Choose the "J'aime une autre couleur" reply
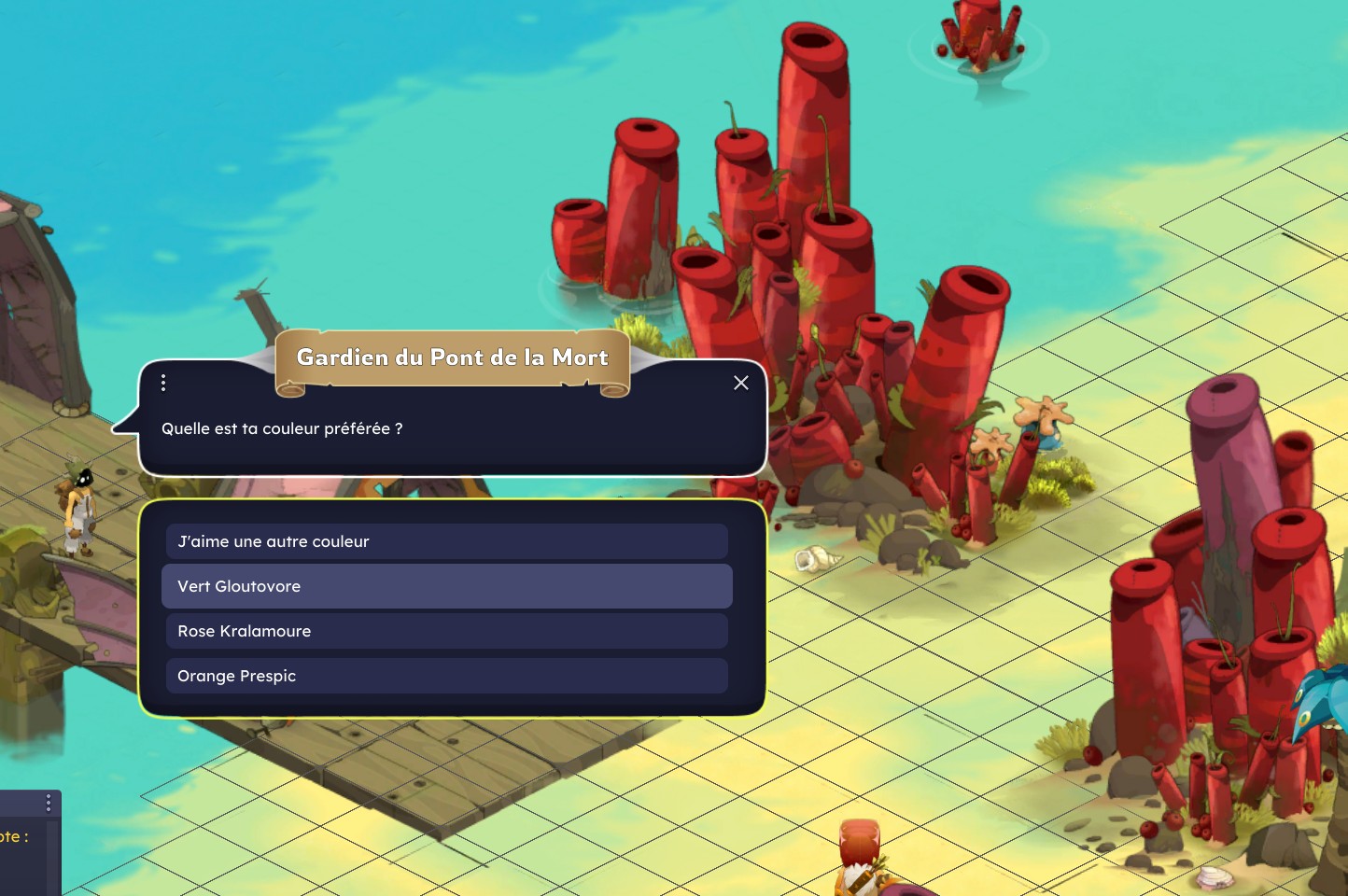Viewport: 1348px width, 896px height. point(446,541)
